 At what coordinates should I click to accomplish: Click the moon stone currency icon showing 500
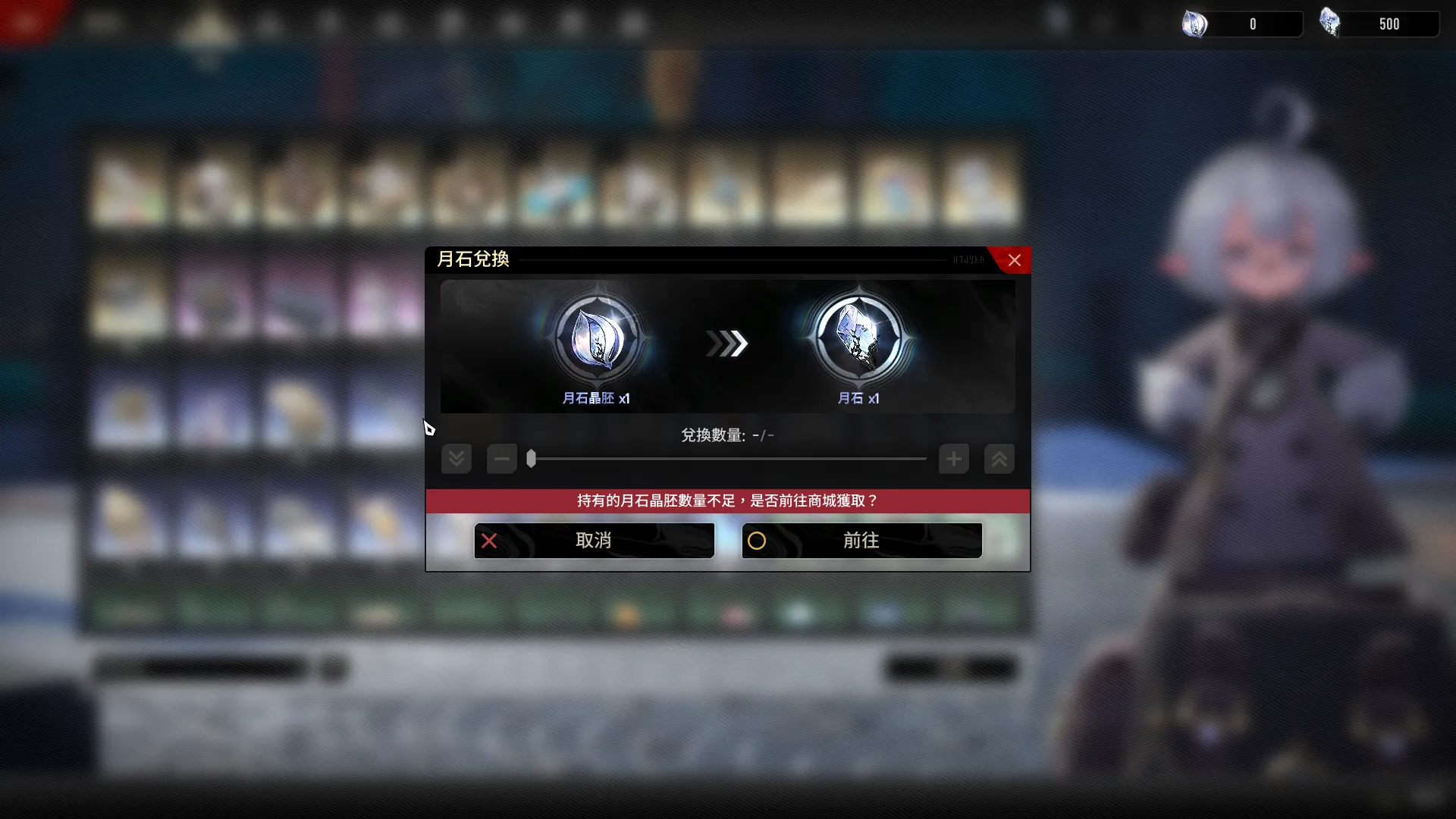tap(1331, 24)
